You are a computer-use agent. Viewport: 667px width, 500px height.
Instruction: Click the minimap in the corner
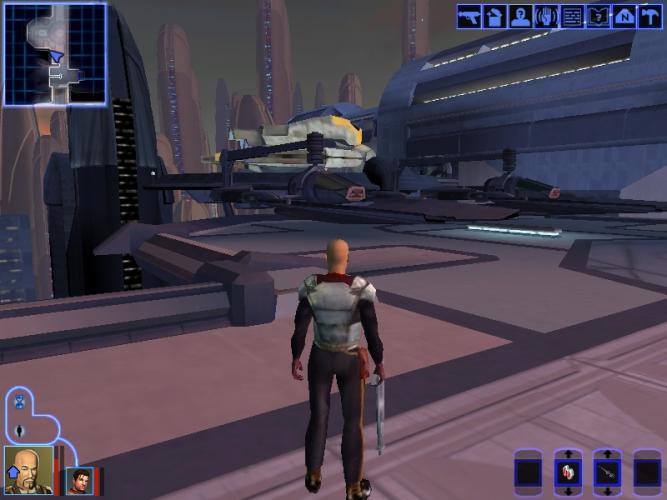pyautogui.click(x=54, y=54)
